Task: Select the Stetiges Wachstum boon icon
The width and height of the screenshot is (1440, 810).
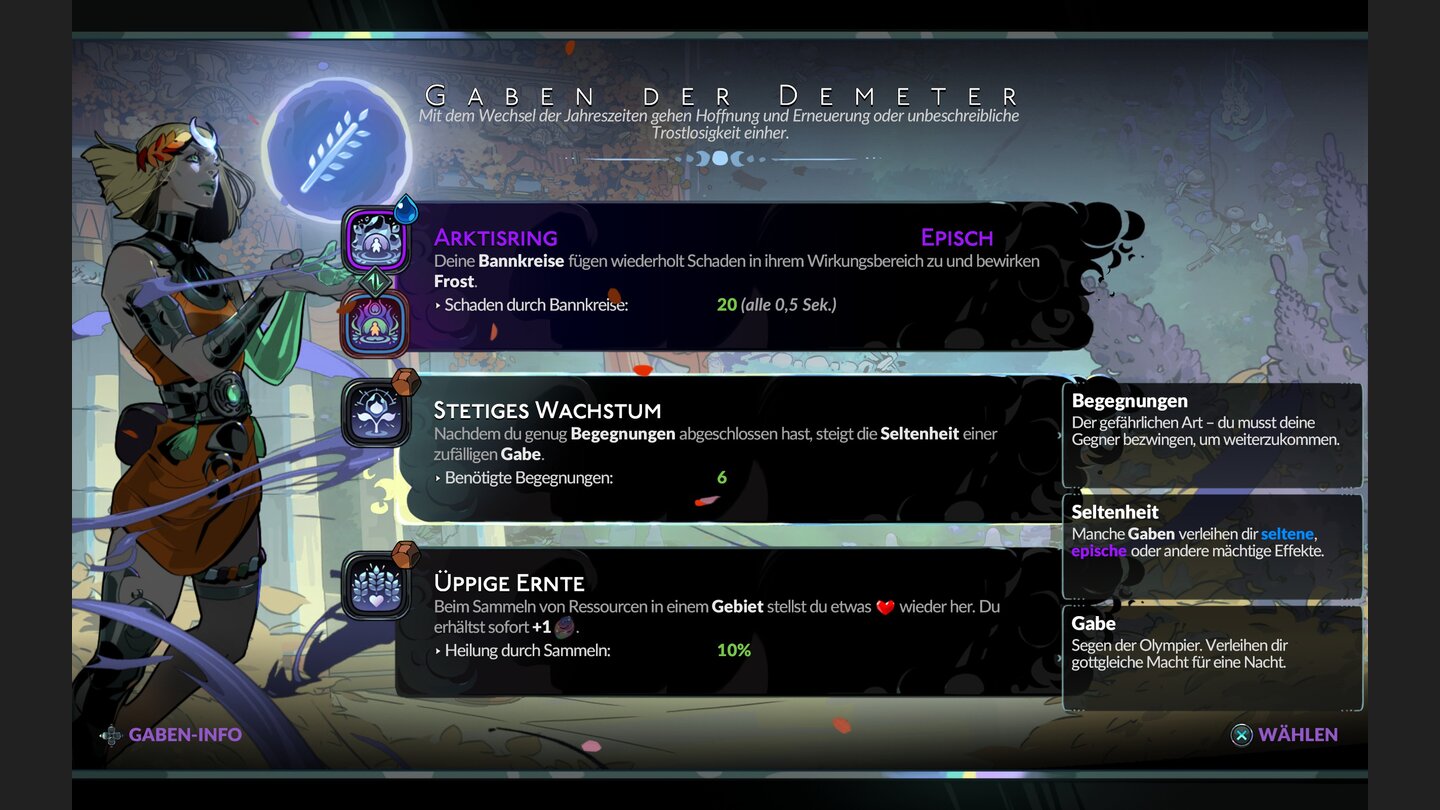Action: coord(375,413)
